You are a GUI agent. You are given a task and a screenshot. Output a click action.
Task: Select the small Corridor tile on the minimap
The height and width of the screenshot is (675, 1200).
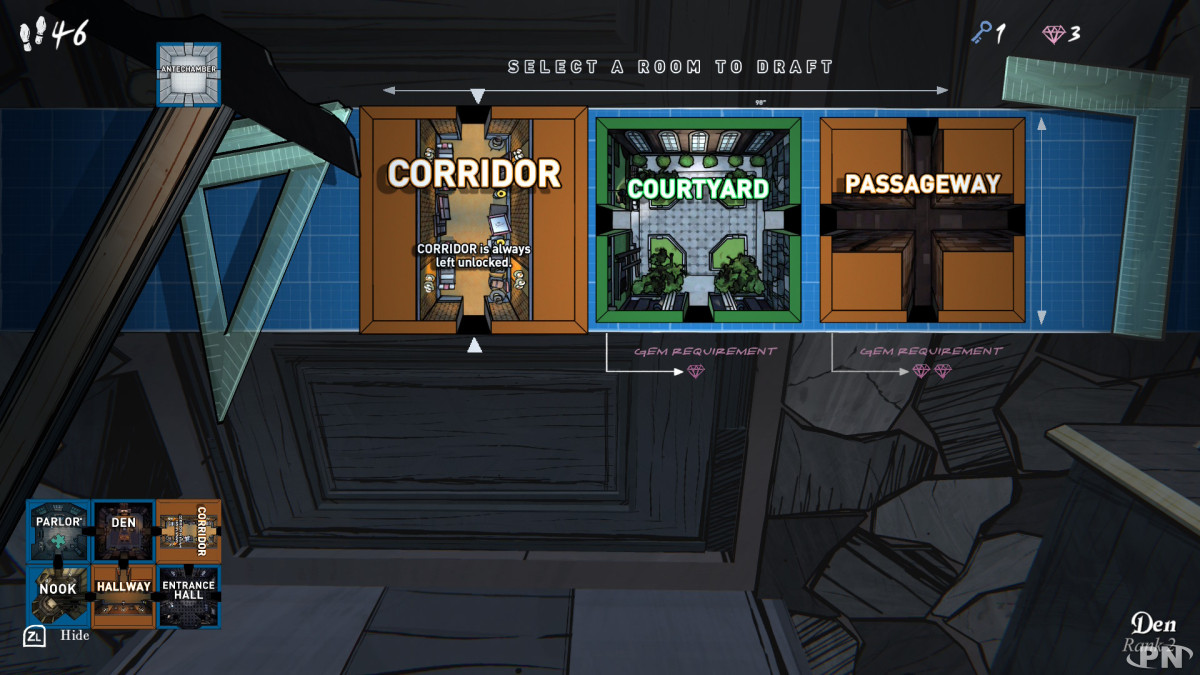[189, 532]
